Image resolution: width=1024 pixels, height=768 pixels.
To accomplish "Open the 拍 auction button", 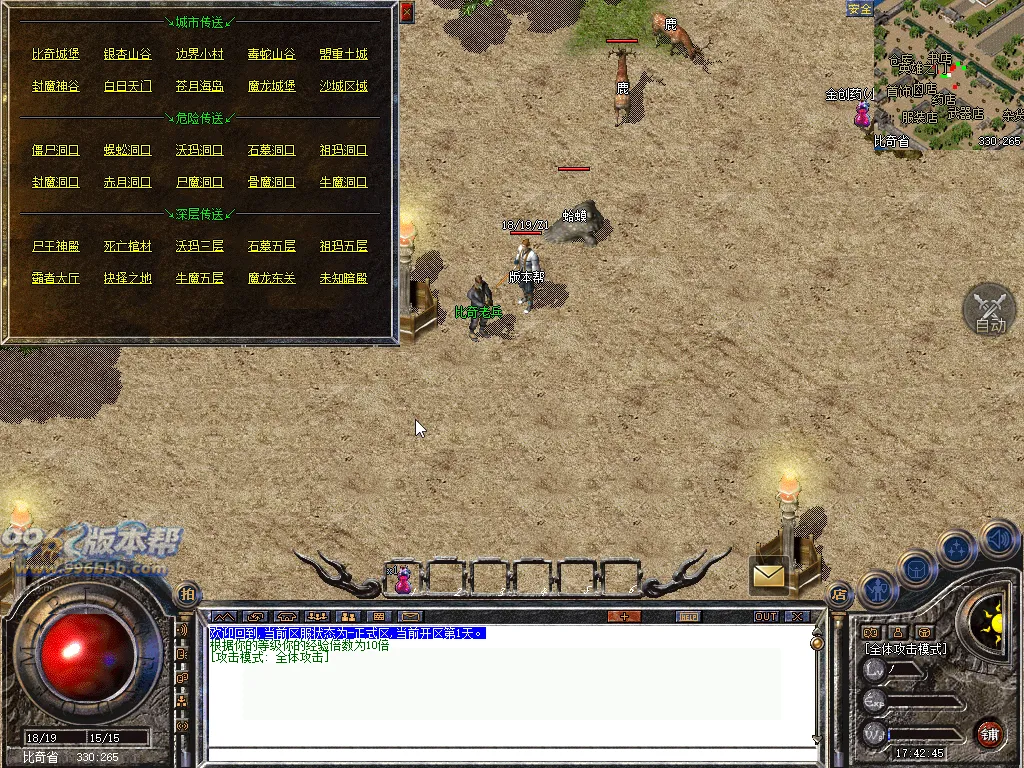I will 186,594.
